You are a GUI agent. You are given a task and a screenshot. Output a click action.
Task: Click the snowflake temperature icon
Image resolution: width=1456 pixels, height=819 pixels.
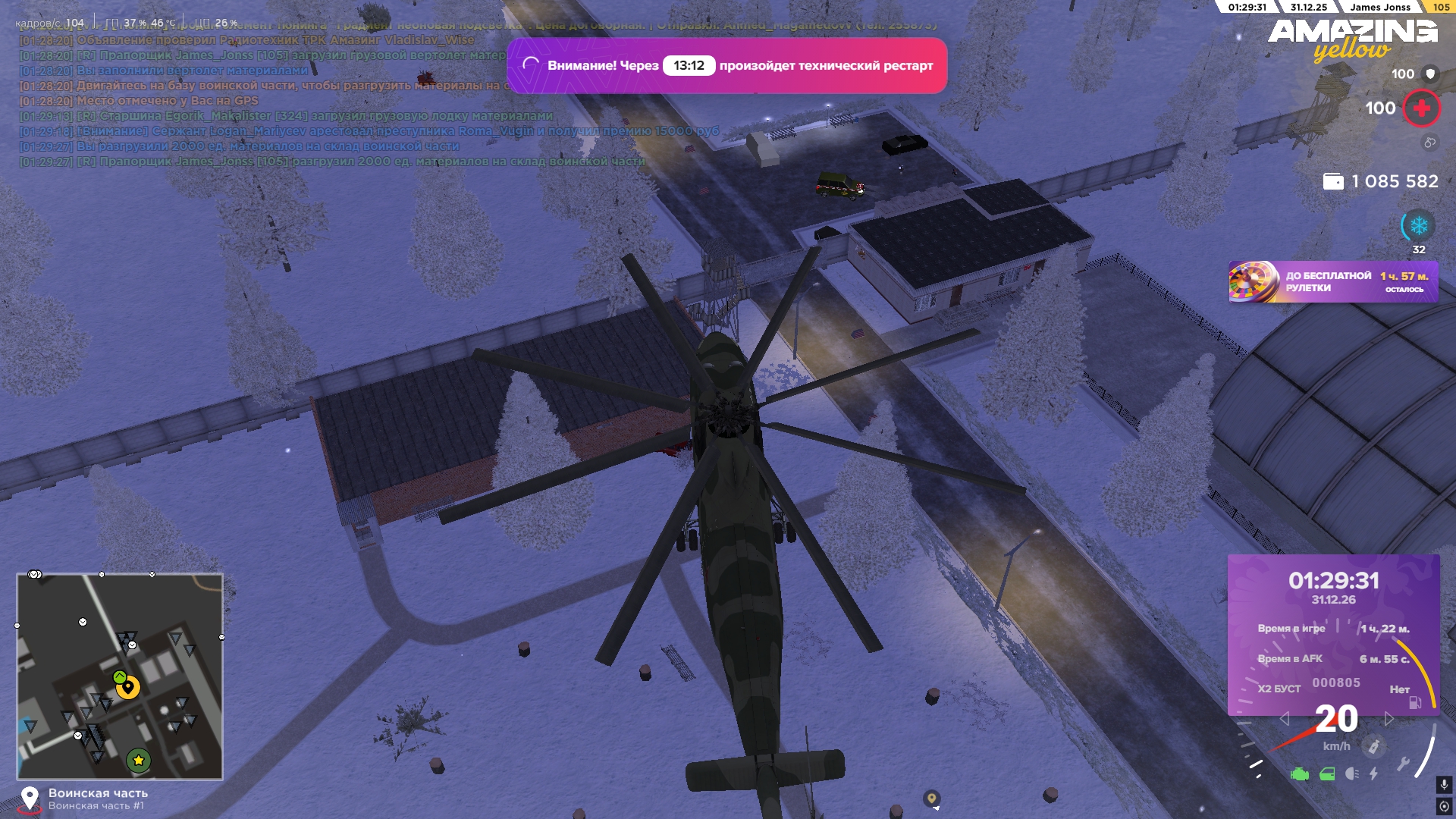coord(1418,226)
